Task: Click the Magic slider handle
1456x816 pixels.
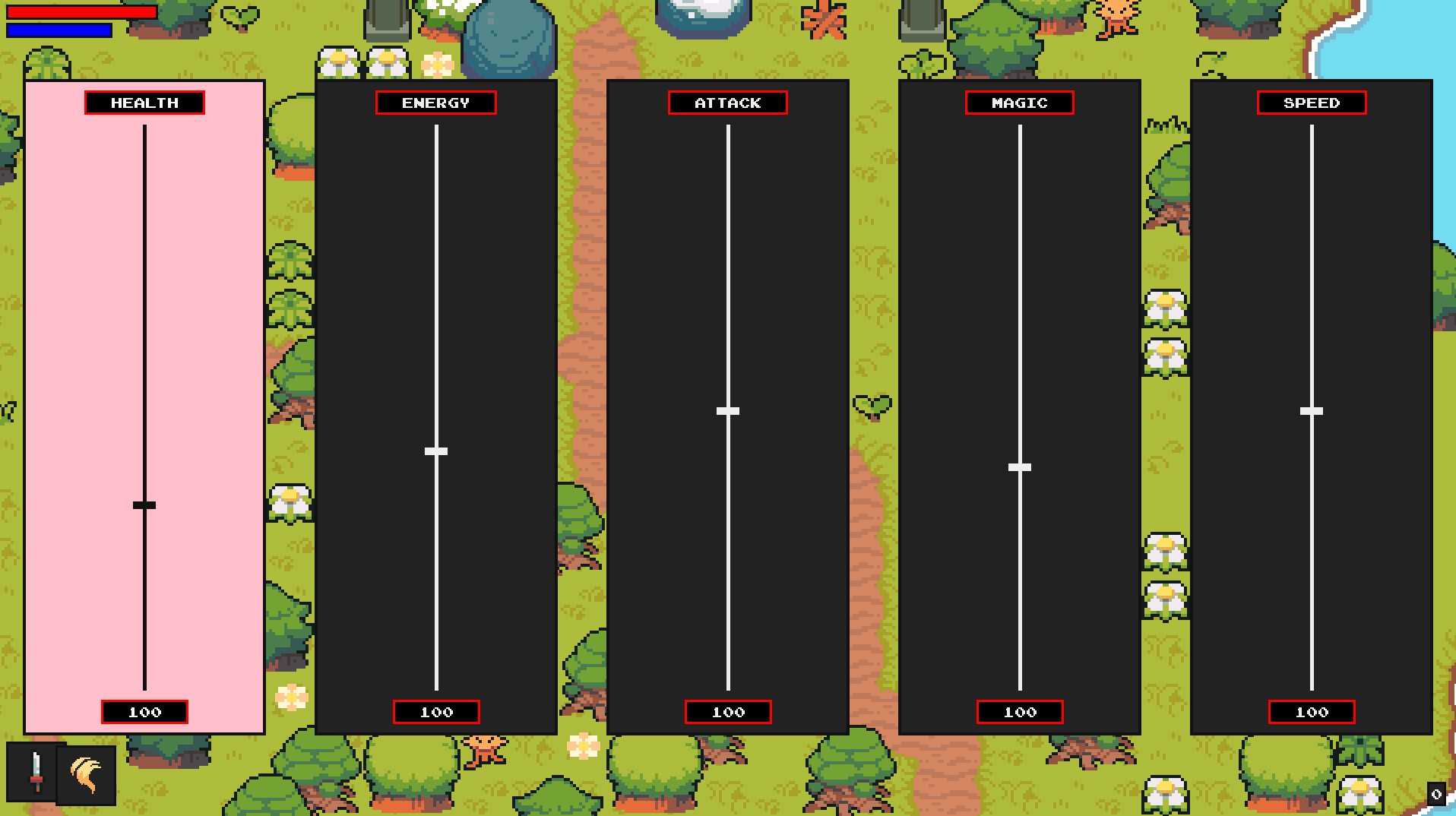Action: pyautogui.click(x=1018, y=467)
